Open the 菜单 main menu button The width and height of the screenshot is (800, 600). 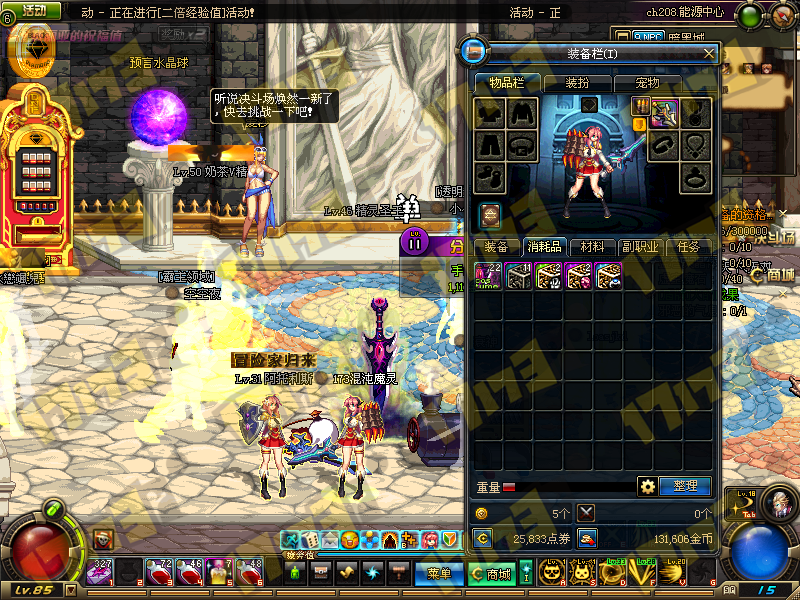pos(439,573)
